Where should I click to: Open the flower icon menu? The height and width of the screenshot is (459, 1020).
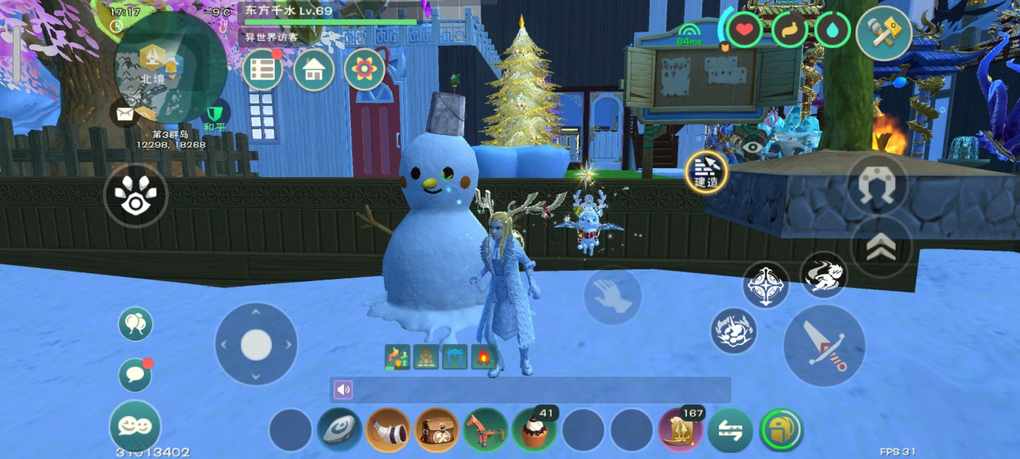pyautogui.click(x=364, y=69)
